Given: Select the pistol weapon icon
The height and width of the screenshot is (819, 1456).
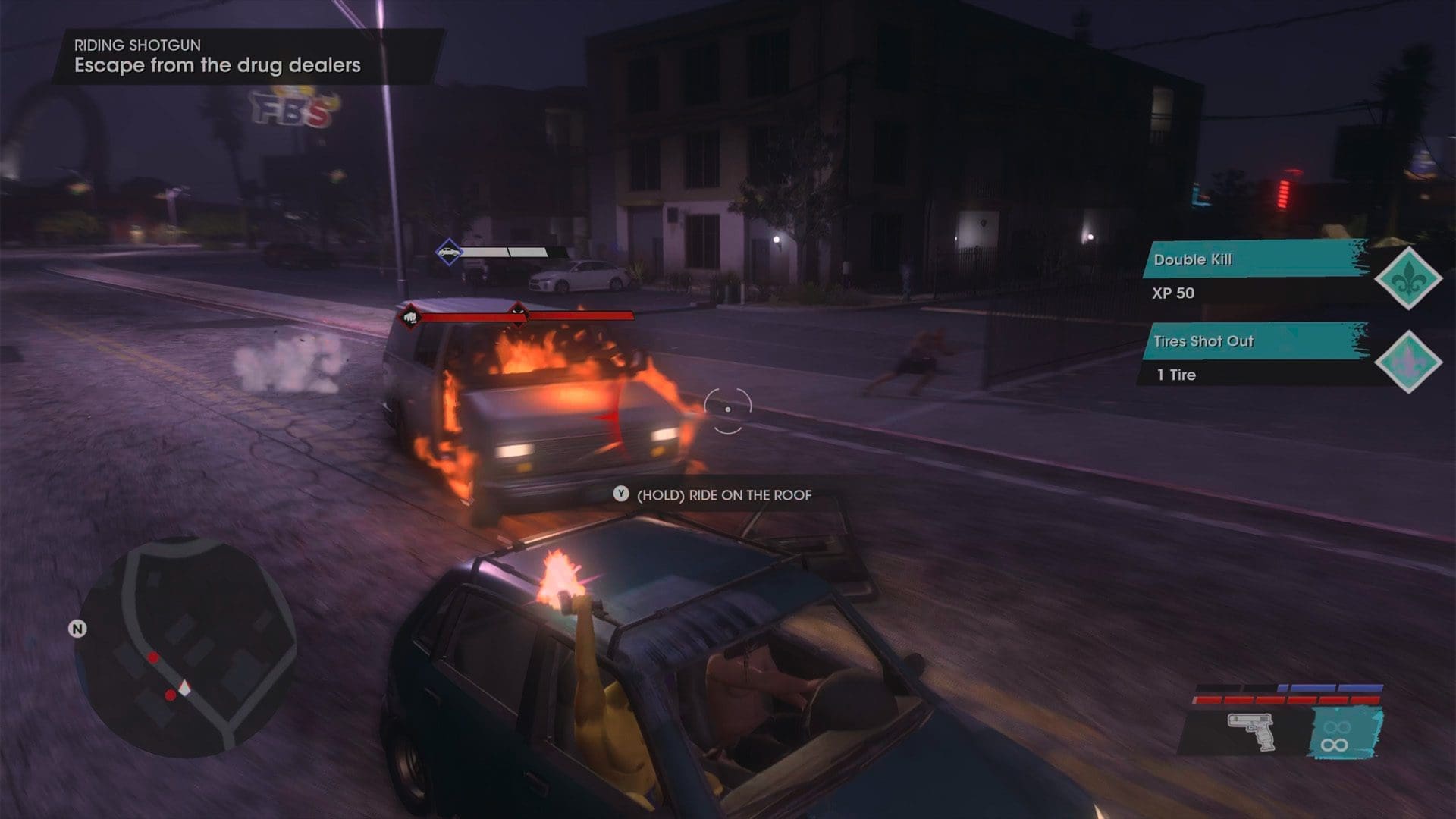Looking at the screenshot, I should 1251,731.
